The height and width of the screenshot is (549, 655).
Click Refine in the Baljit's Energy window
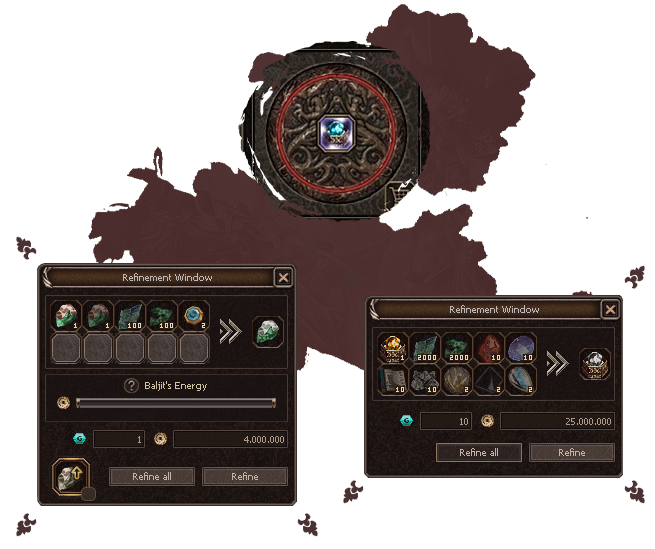(245, 477)
